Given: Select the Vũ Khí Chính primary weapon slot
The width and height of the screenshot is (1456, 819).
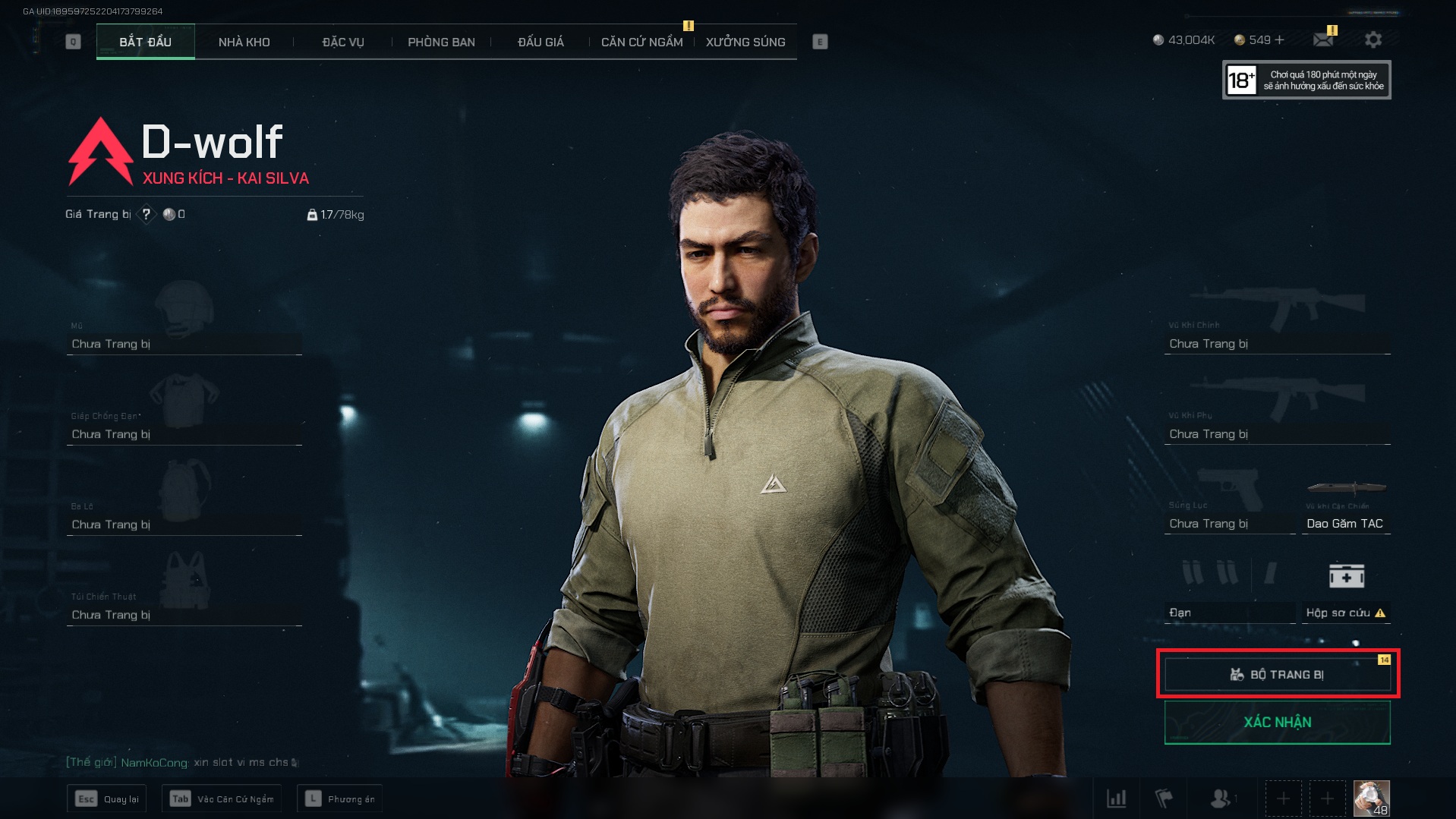Looking at the screenshot, I should coord(1277,323).
